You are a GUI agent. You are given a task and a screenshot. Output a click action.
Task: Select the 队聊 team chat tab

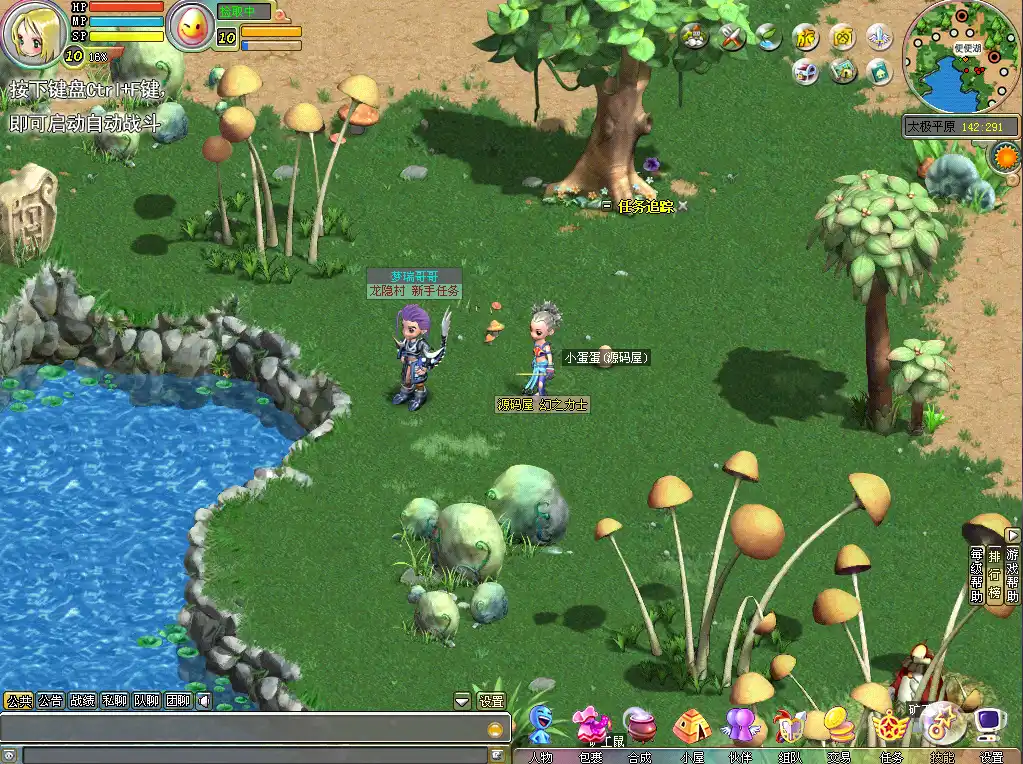click(x=146, y=701)
